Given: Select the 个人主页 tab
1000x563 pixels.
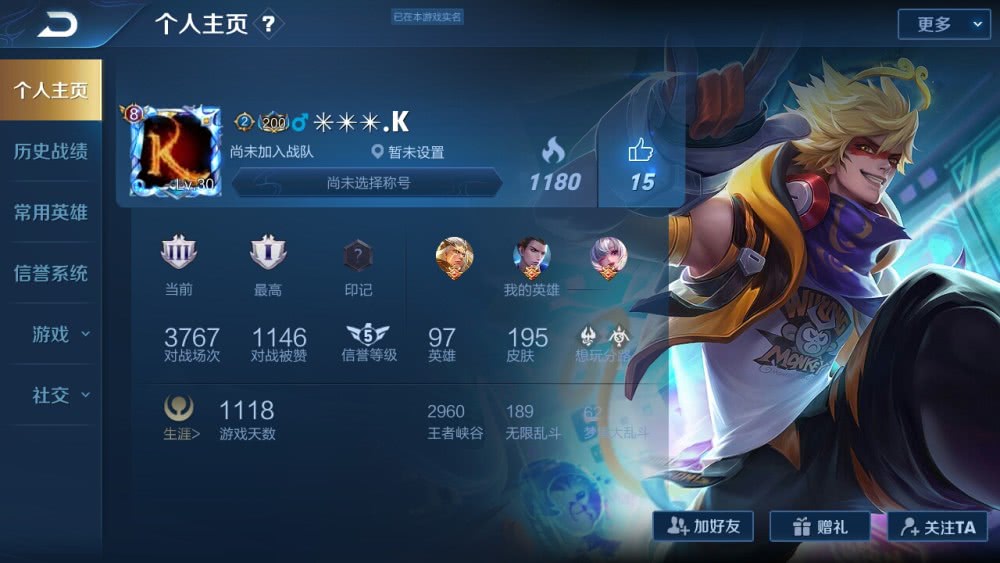Looking at the screenshot, I should (x=50, y=90).
